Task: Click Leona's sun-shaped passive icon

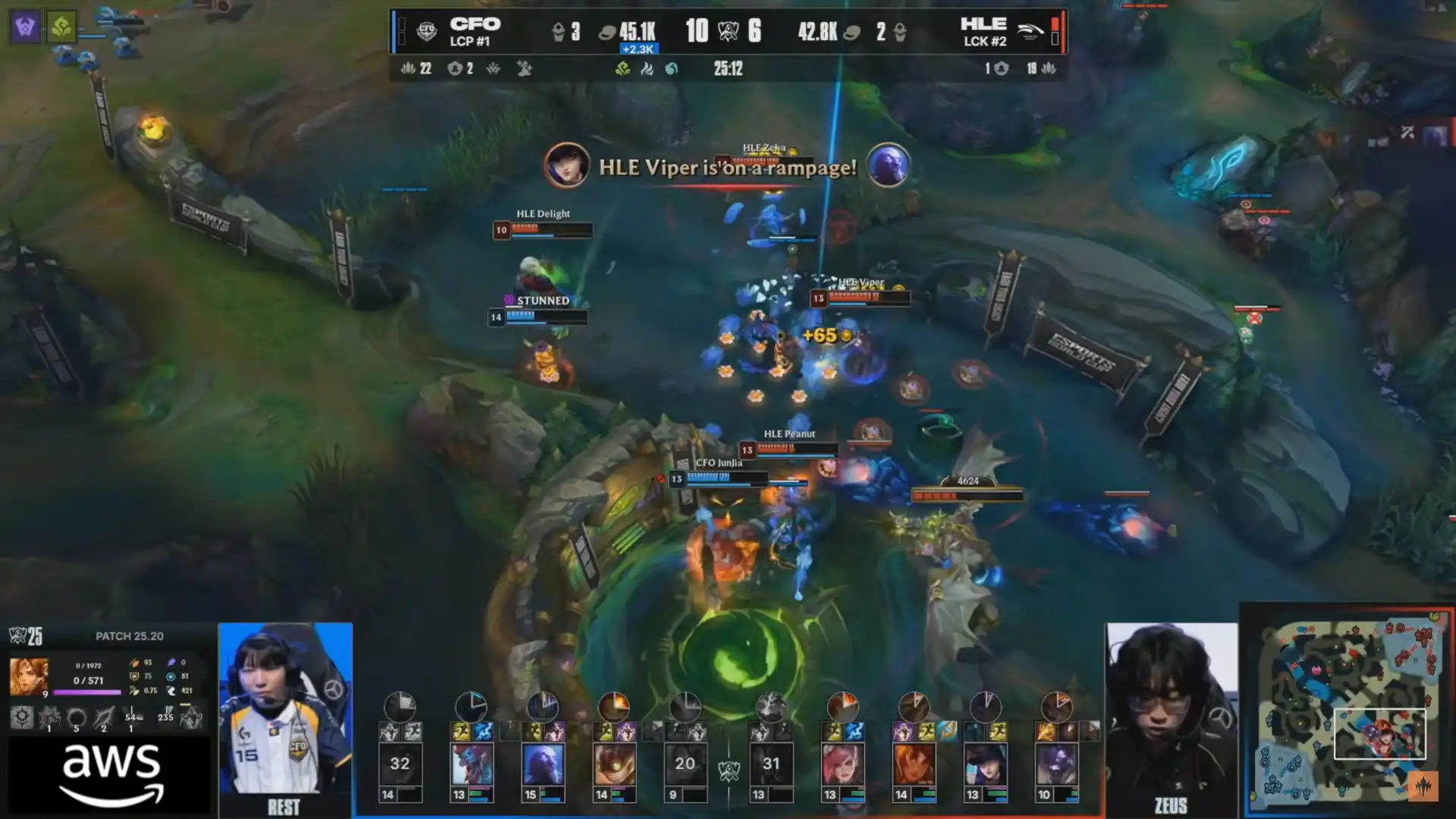Action: click(x=21, y=717)
